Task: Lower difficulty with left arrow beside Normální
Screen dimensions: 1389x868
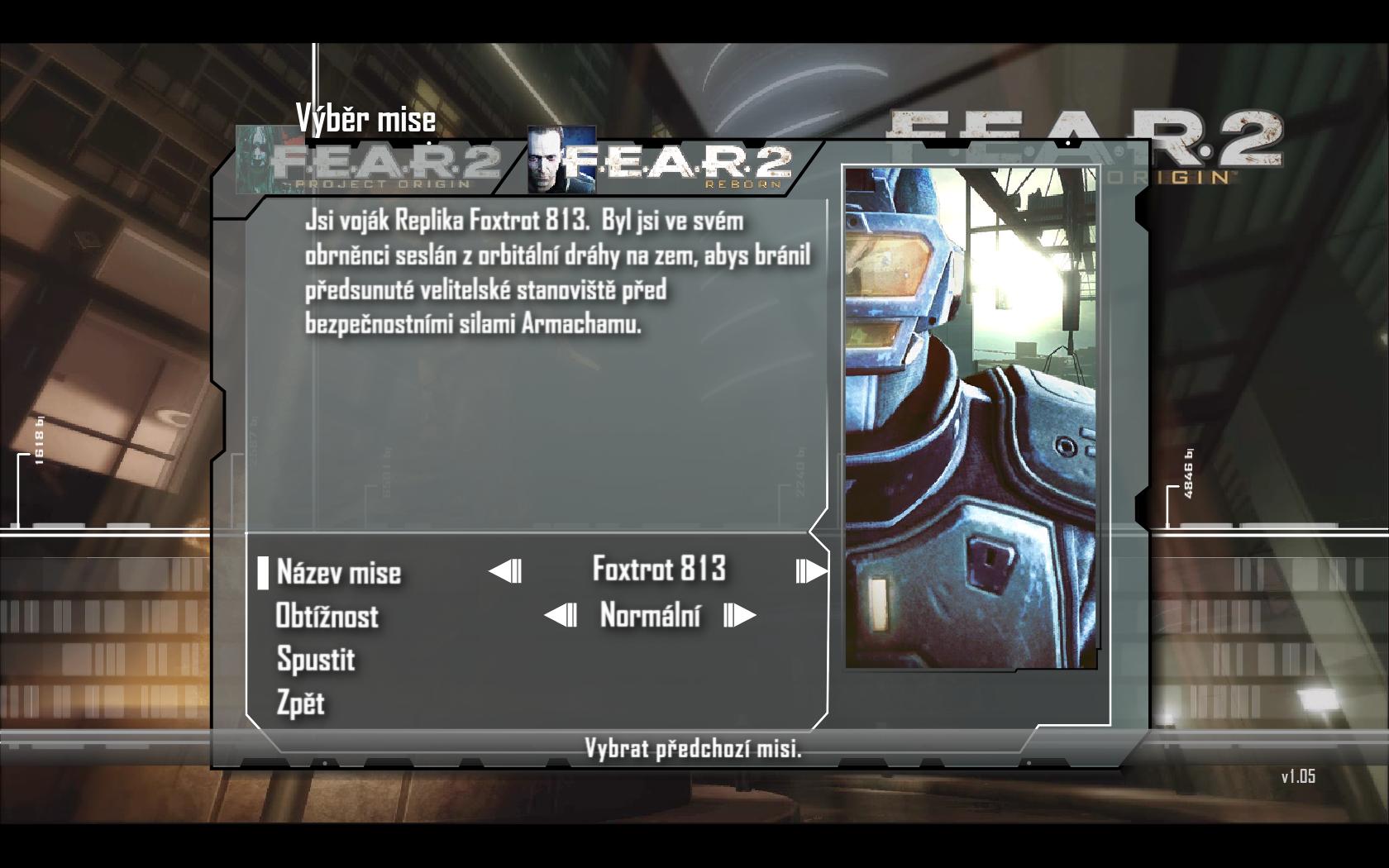Action: (x=561, y=616)
